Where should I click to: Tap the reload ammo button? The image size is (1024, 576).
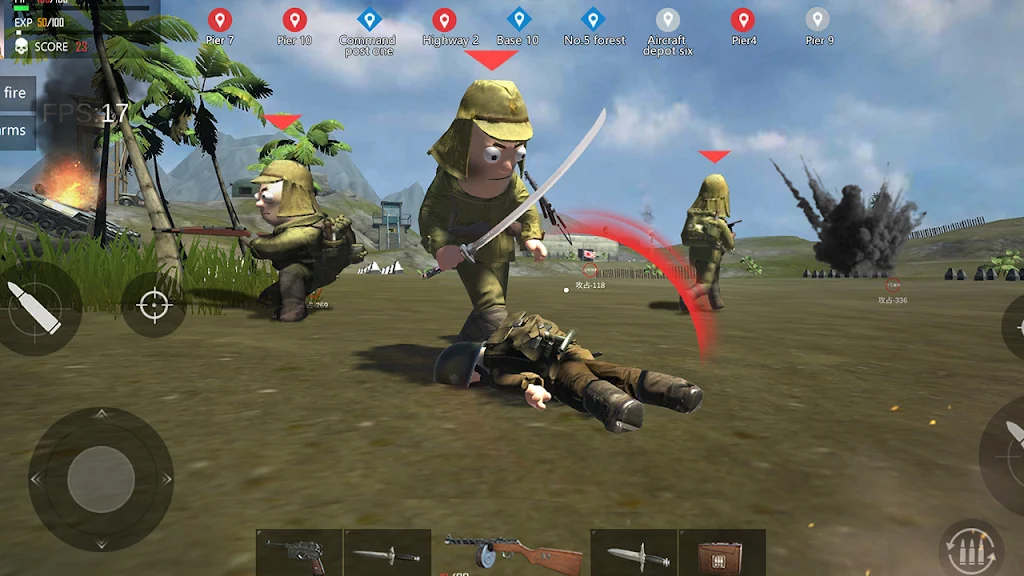click(970, 548)
